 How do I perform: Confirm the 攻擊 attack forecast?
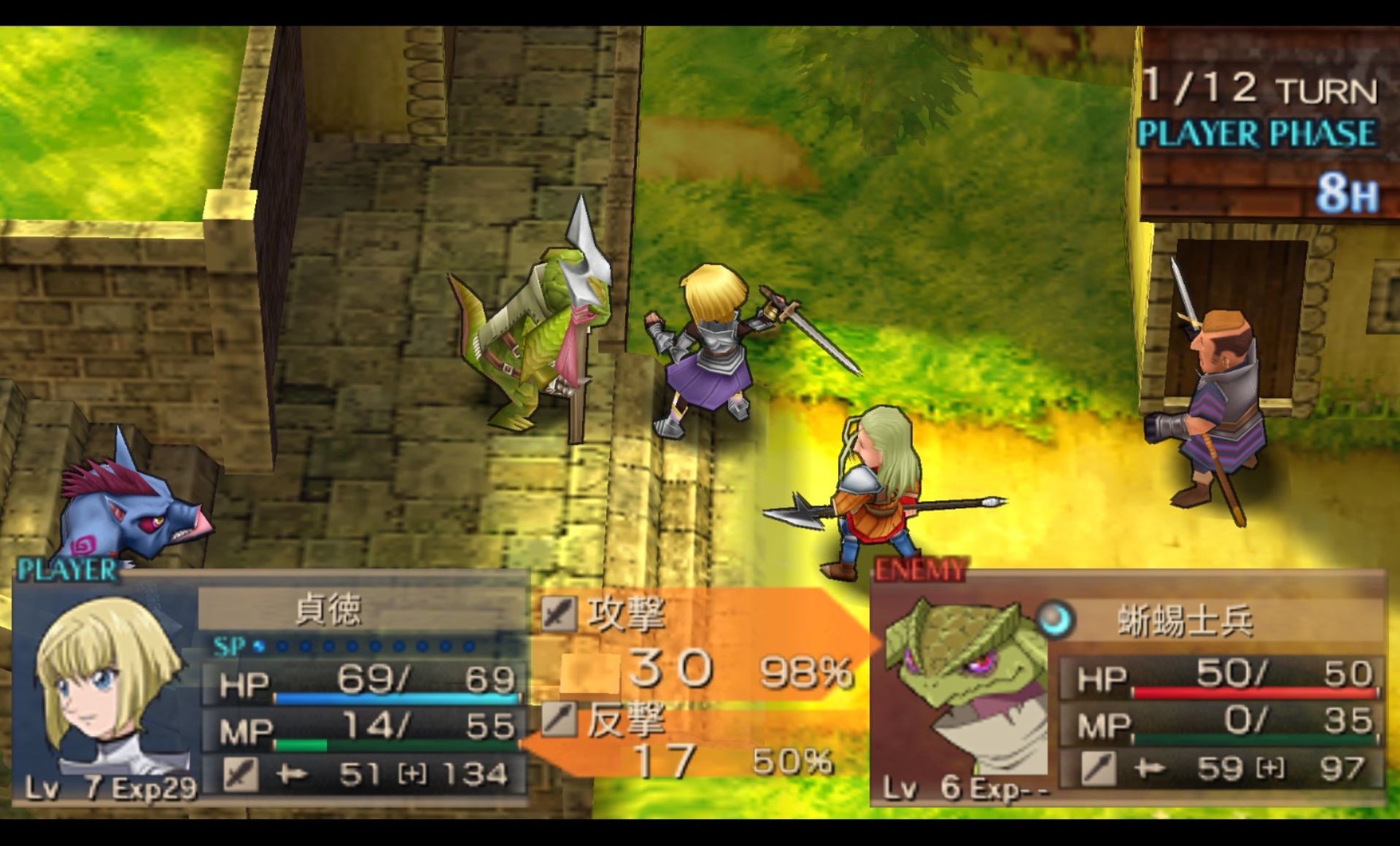625,614
